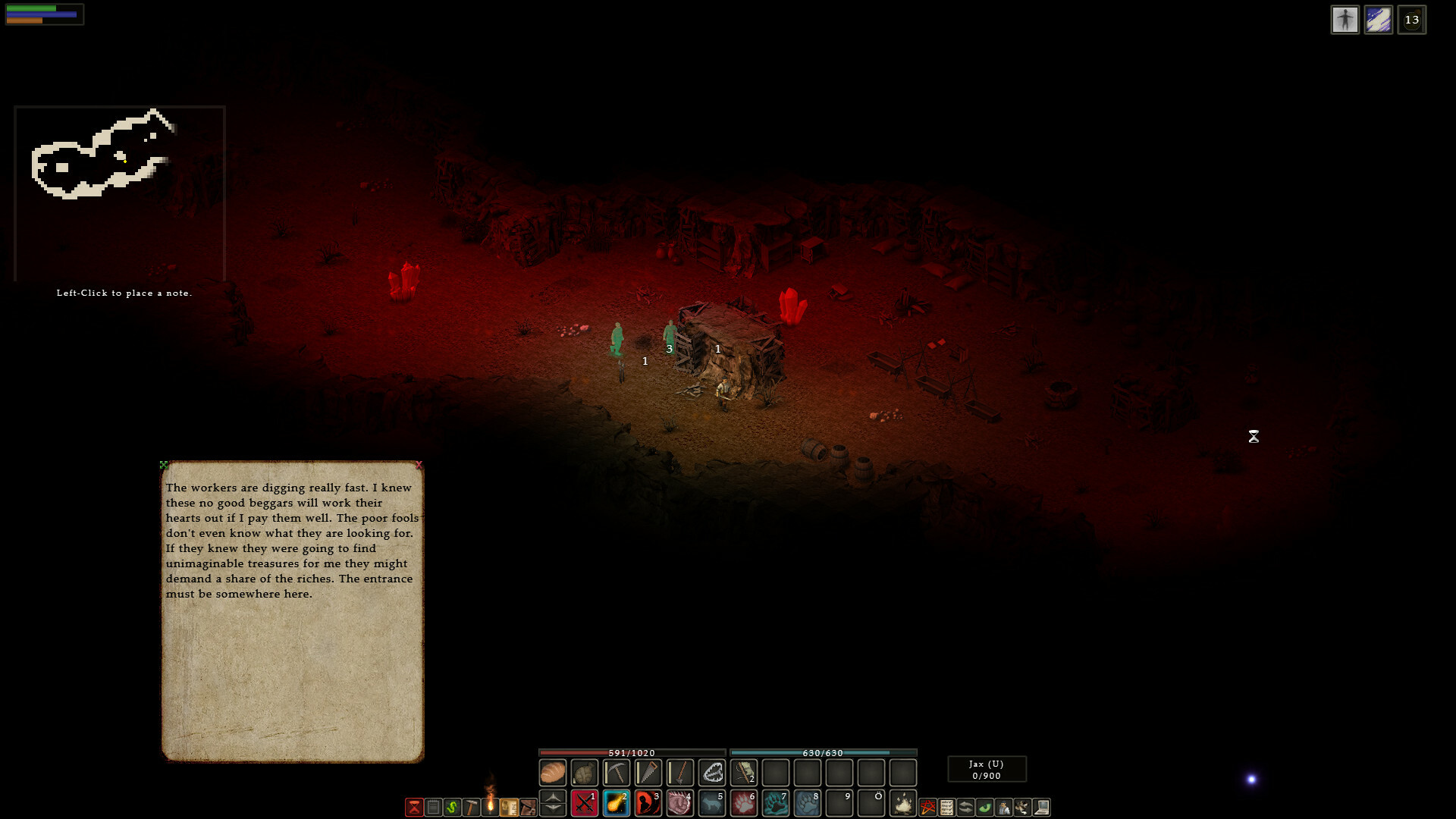Click the Jax (U) experience display
The width and height of the screenshot is (1456, 819).
pyautogui.click(x=986, y=768)
